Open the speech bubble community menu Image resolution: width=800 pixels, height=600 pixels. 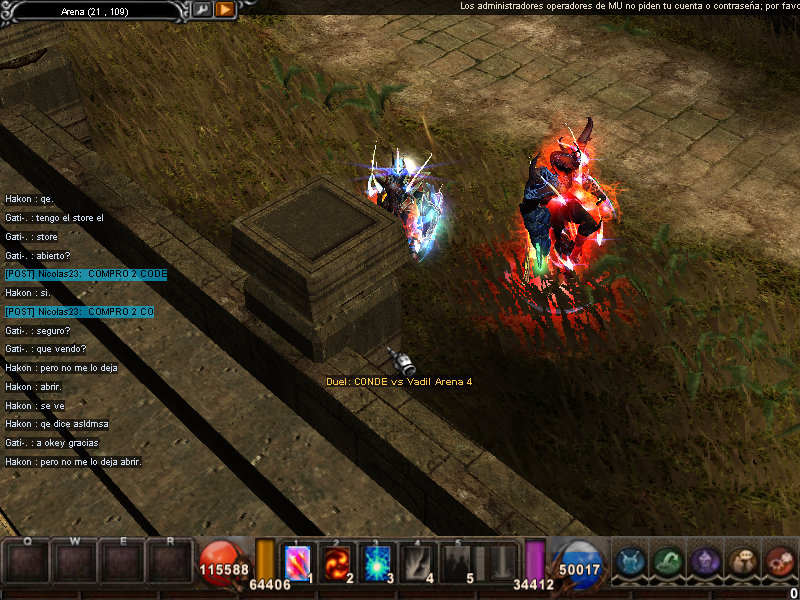pyautogui.click(x=743, y=562)
